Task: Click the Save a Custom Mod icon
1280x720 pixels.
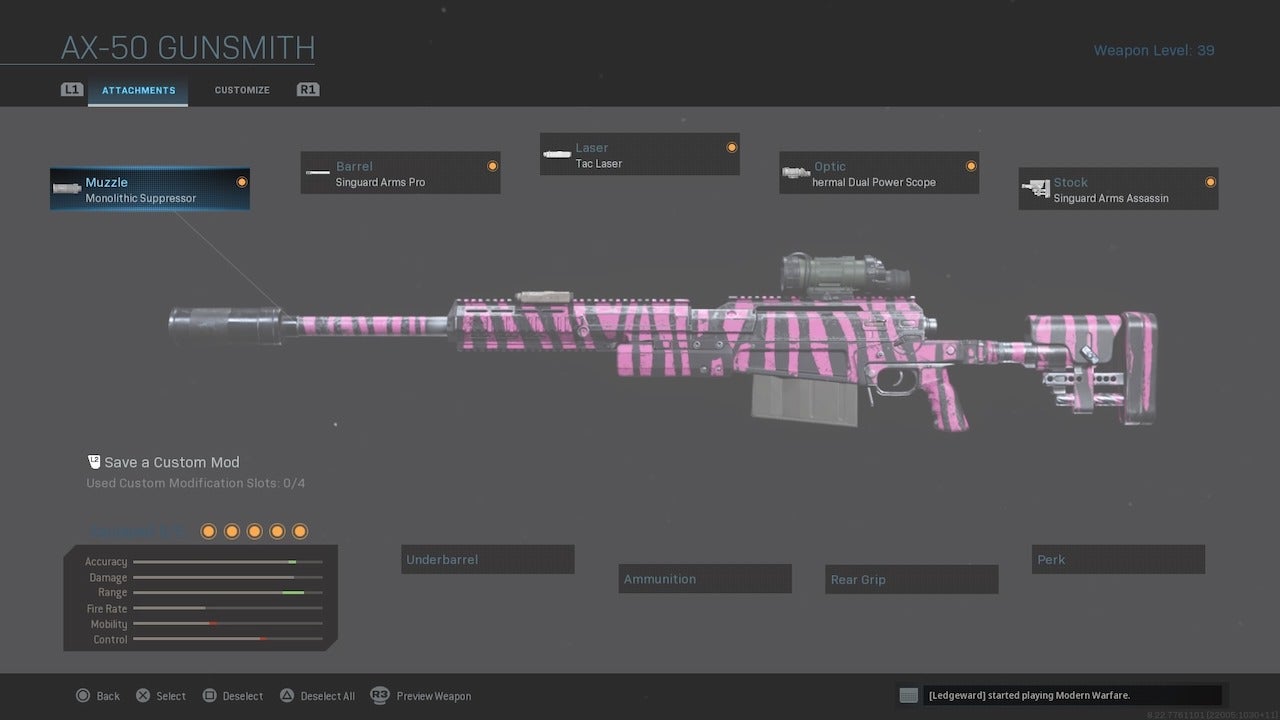Action: [x=94, y=461]
